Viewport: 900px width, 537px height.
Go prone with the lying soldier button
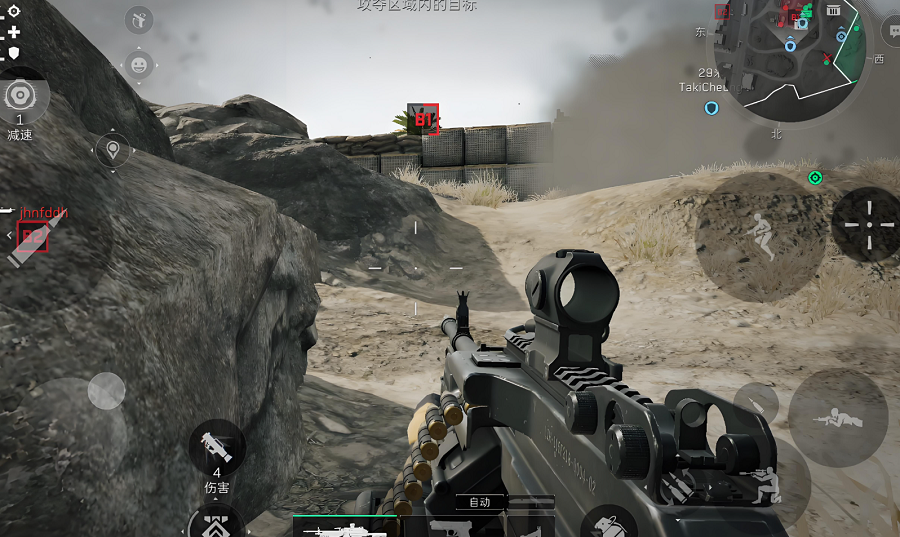(x=837, y=418)
